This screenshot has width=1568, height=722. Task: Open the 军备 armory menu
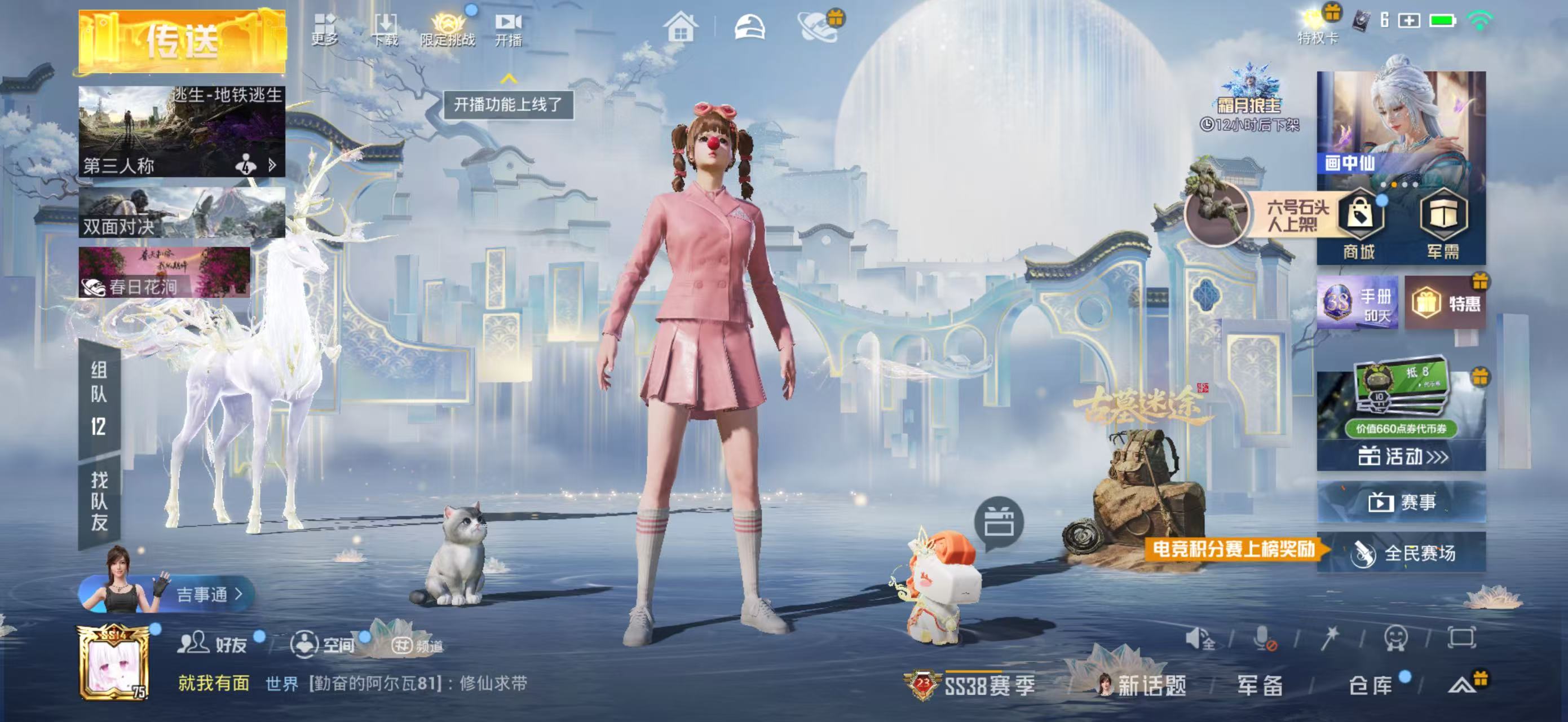(x=1260, y=685)
